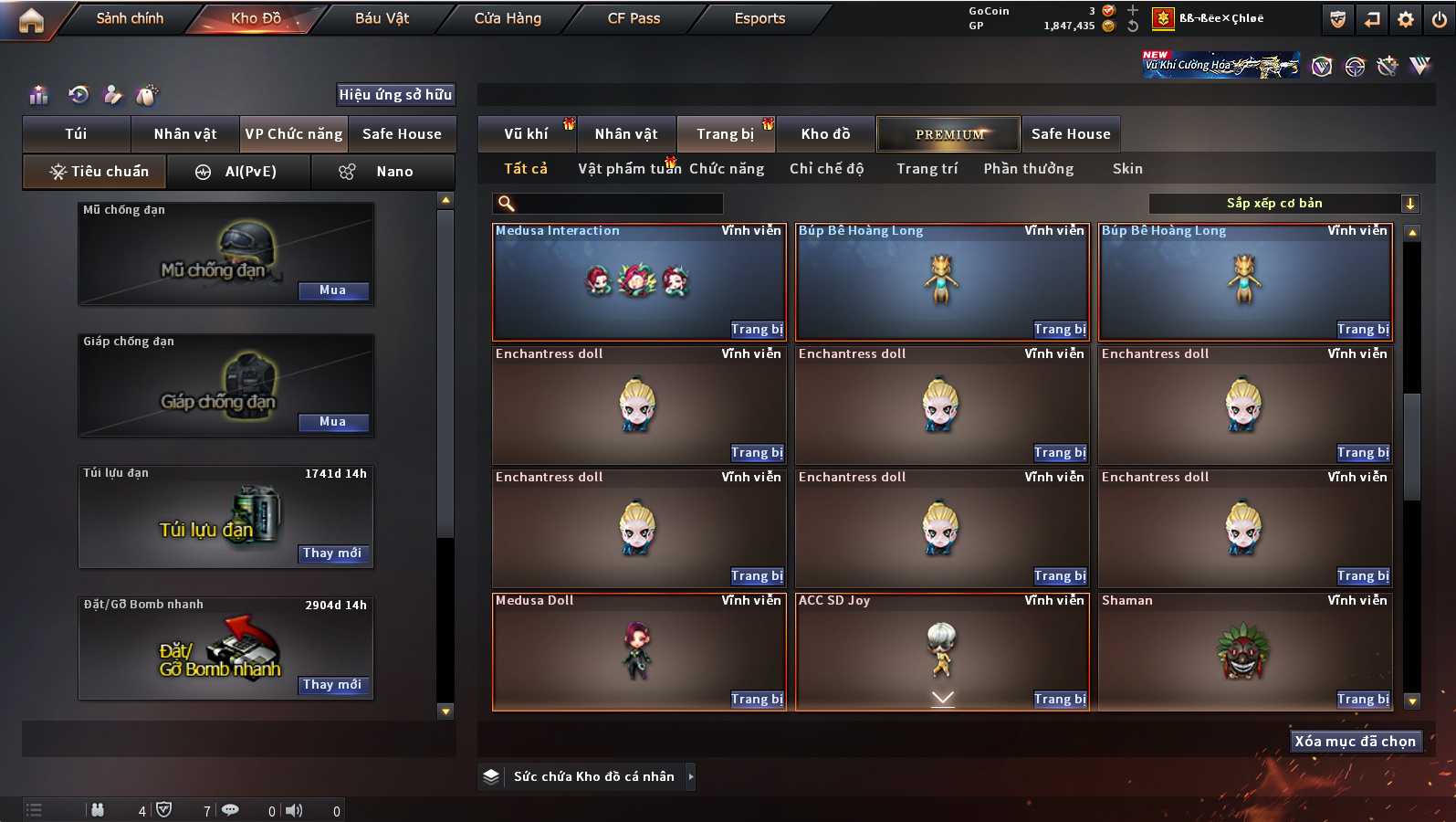This screenshot has height=822, width=1456.
Task: Click the home icon button
Action: pos(31,20)
